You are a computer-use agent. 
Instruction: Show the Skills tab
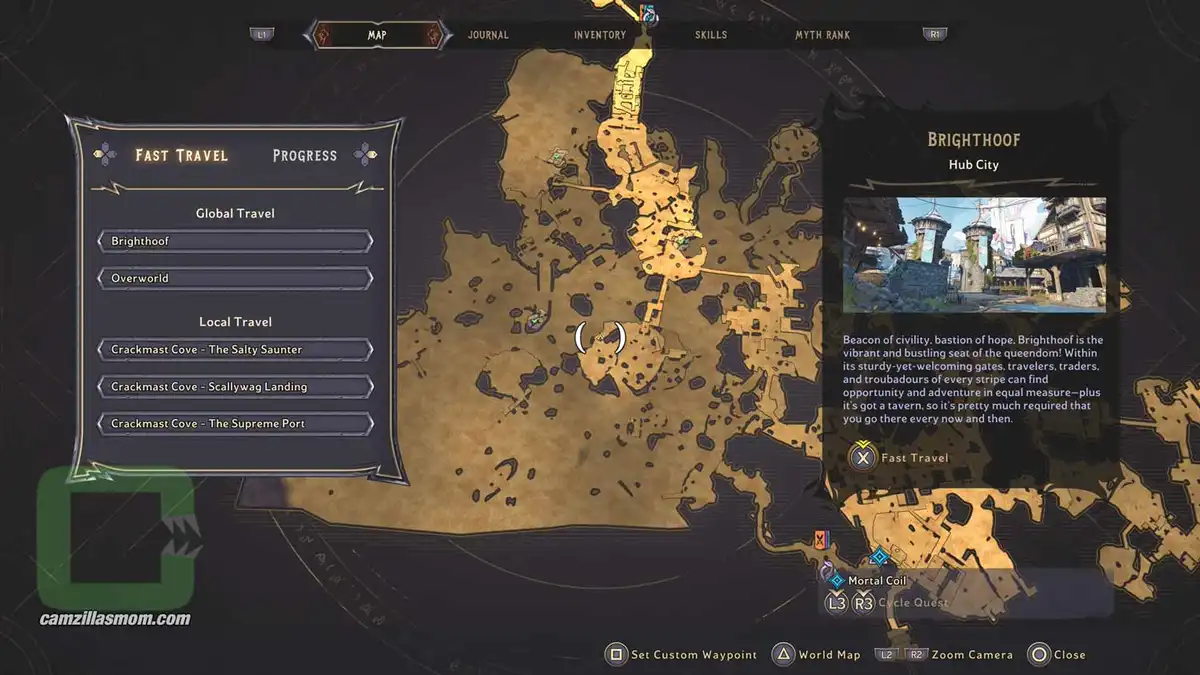pos(711,35)
